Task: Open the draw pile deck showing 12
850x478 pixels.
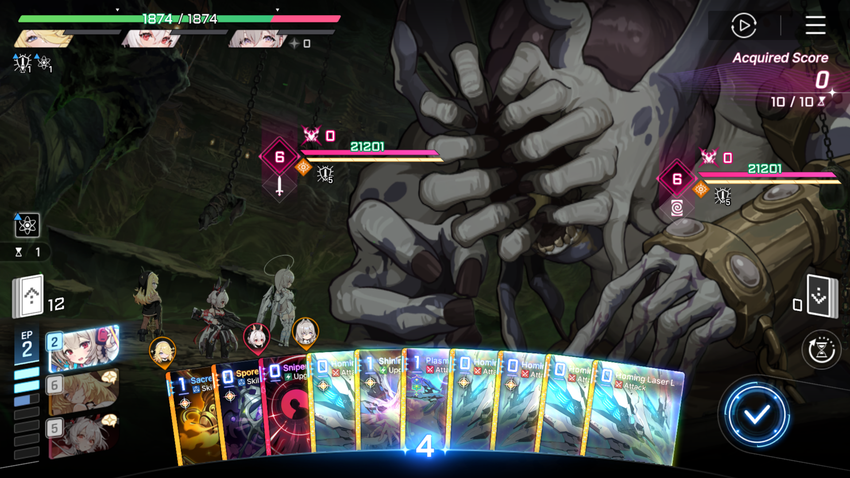Action: click(28, 296)
